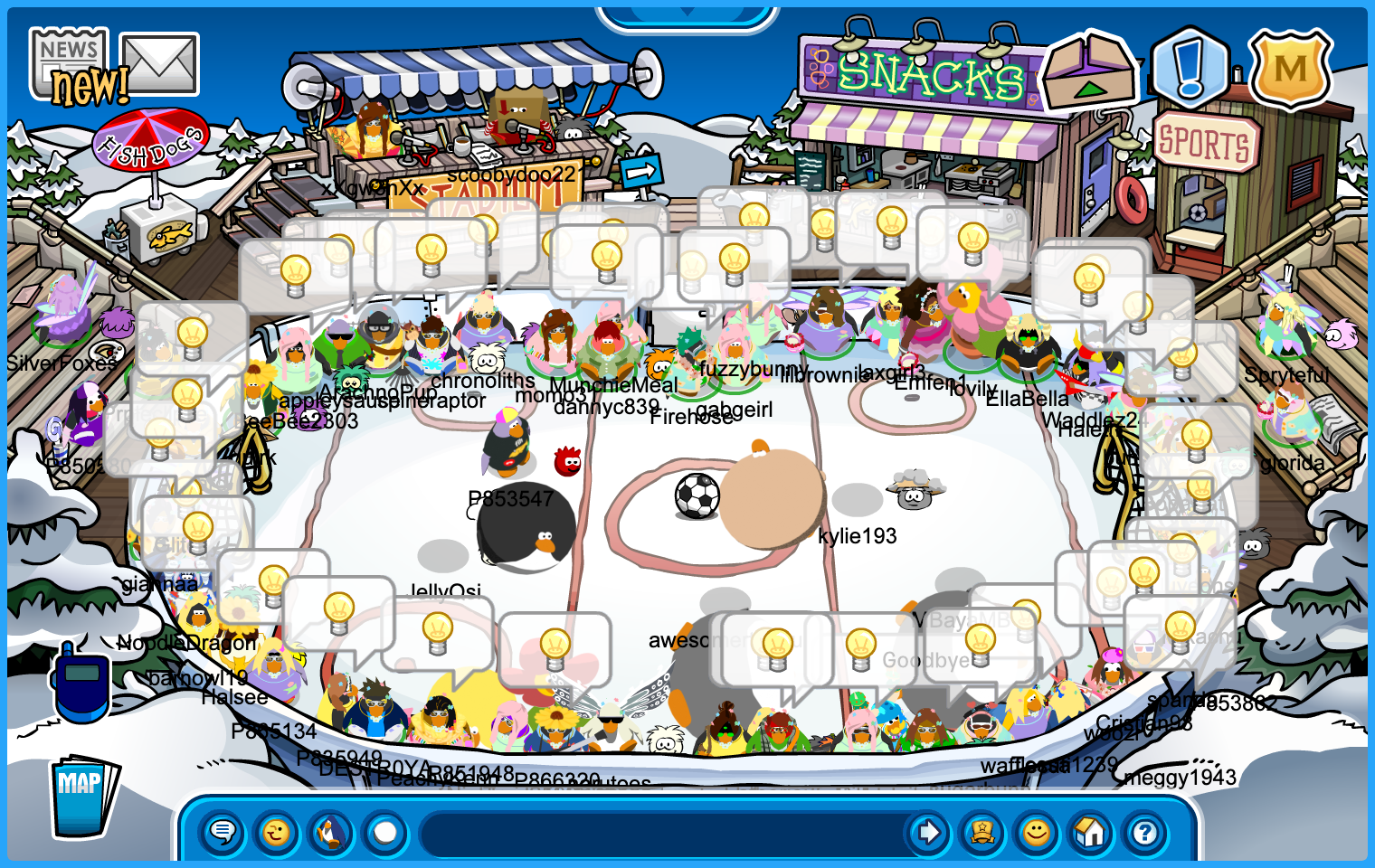Image resolution: width=1375 pixels, height=868 pixels.
Task: Open the gold moderator M badge
Action: [x=1290, y=69]
